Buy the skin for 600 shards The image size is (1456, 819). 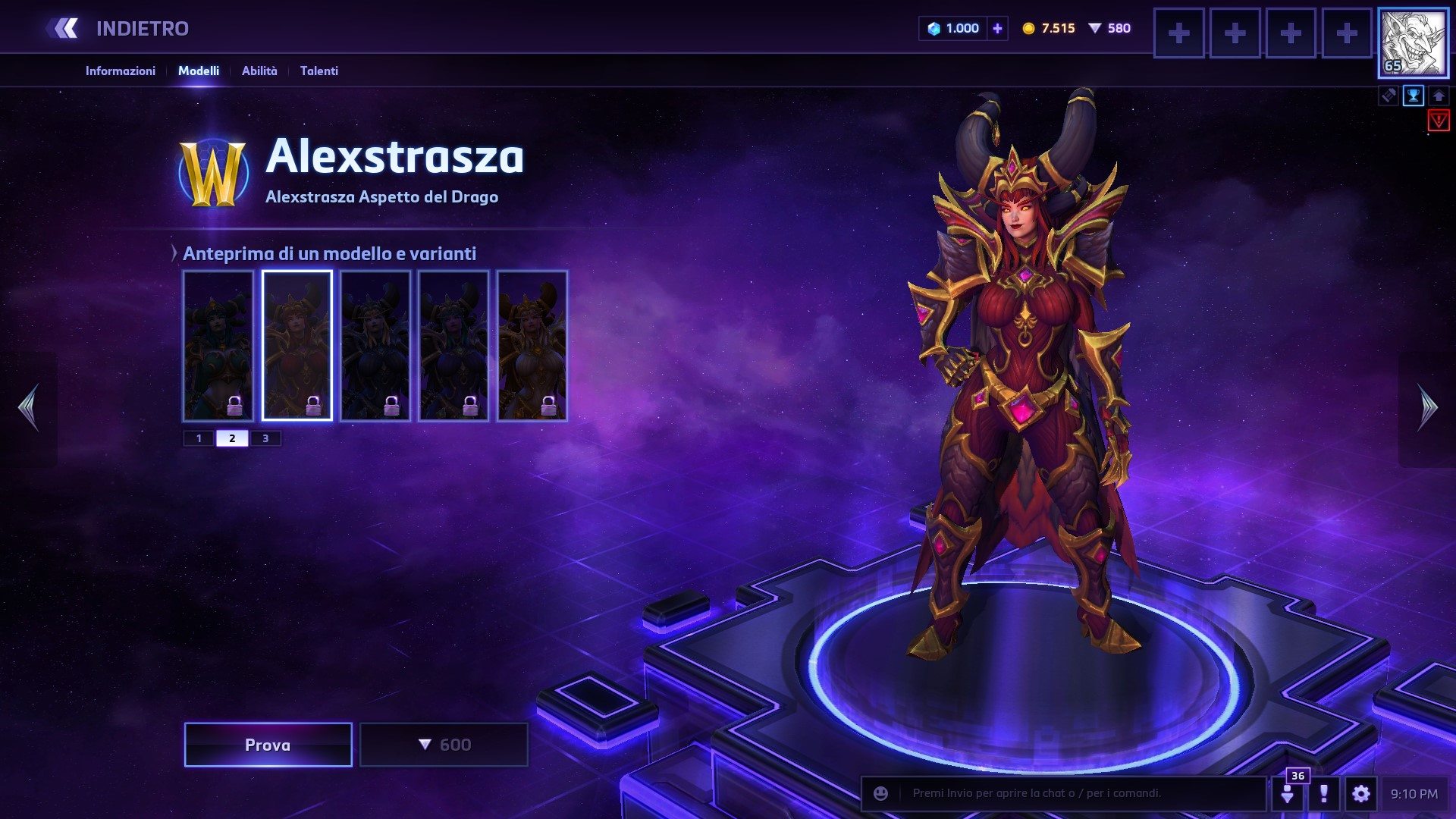pos(444,745)
